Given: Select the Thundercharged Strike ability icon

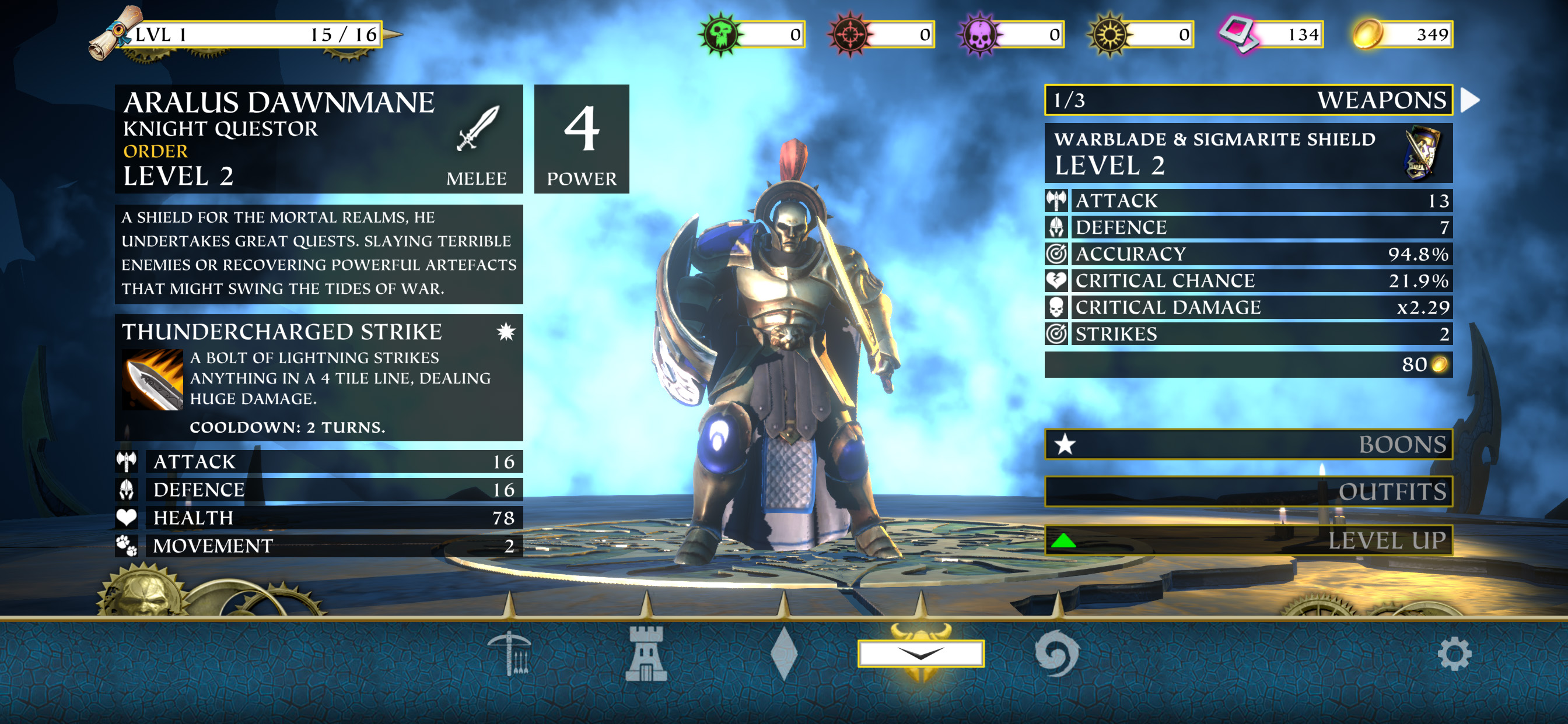Looking at the screenshot, I should (152, 379).
